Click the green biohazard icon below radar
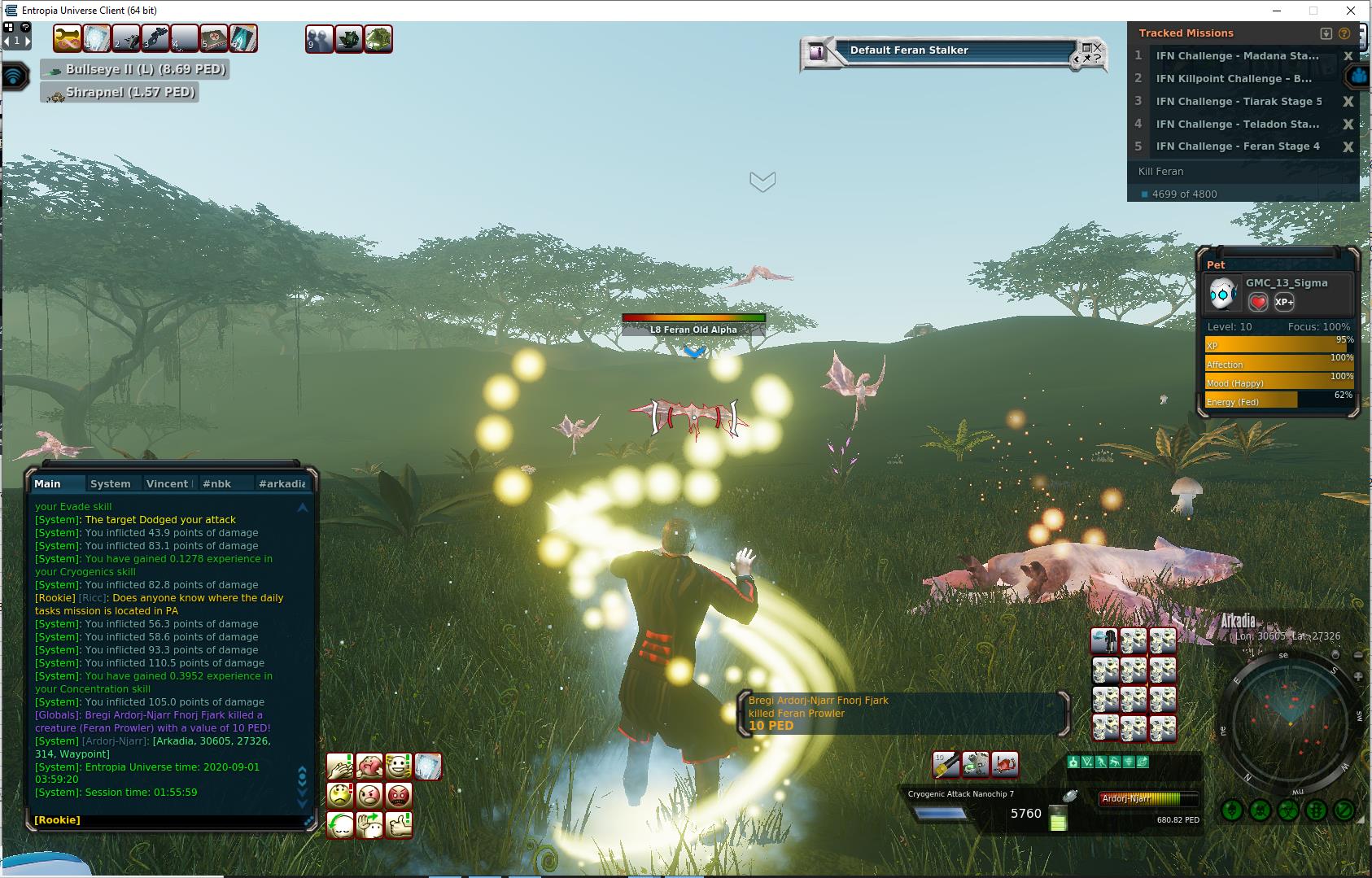This screenshot has width=1372, height=878. [1287, 810]
